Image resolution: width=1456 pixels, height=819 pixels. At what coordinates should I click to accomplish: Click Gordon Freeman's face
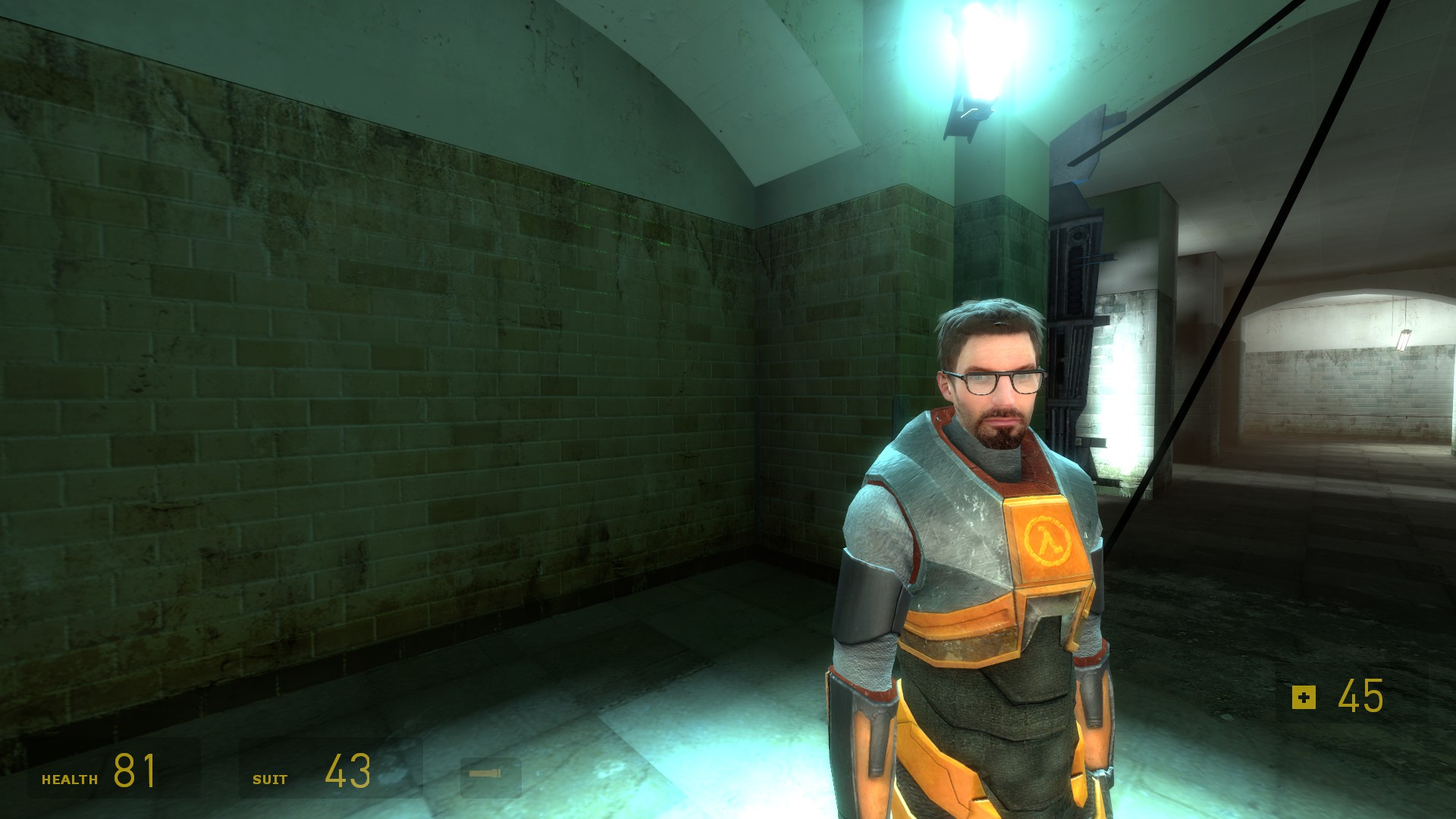[x=993, y=394]
